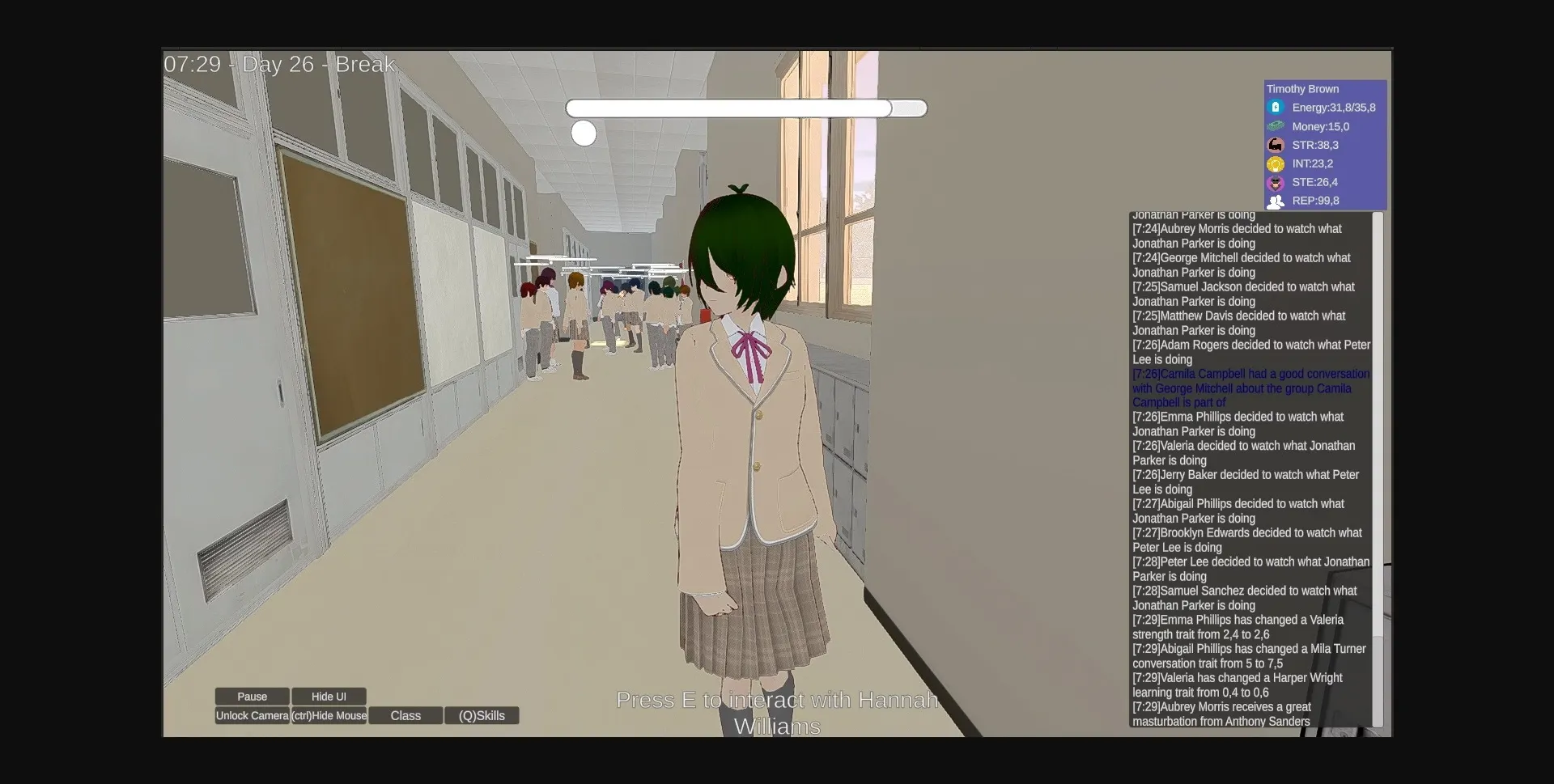Click the Timothy Brown stats panel header
Screen dimensions: 1554x784
pyautogui.click(x=1303, y=89)
